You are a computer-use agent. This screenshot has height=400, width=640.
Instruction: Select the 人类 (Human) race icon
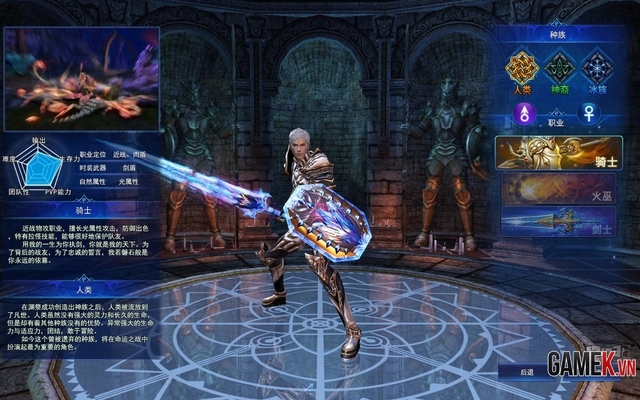[521, 70]
